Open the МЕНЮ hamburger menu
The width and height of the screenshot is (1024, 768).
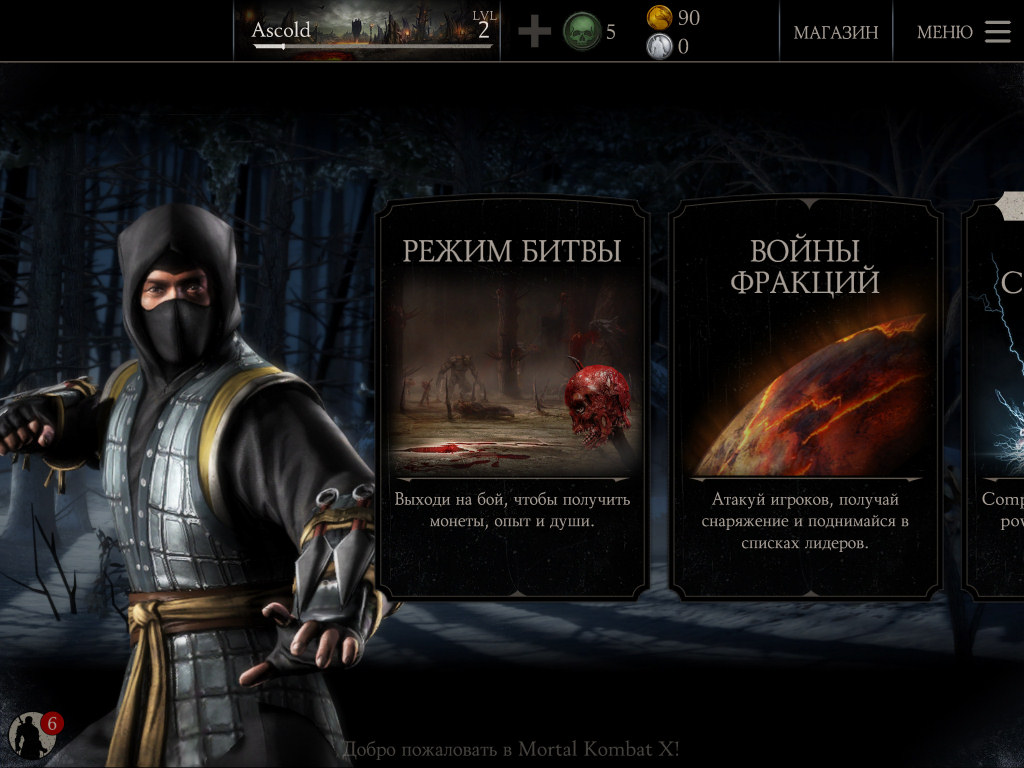[963, 32]
